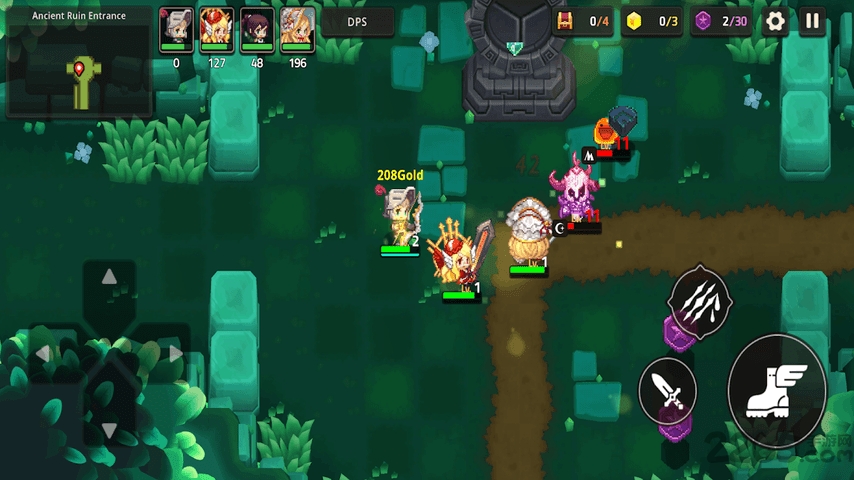Select the dark-haired hero portrait
The width and height of the screenshot is (854, 480).
[x=257, y=27]
